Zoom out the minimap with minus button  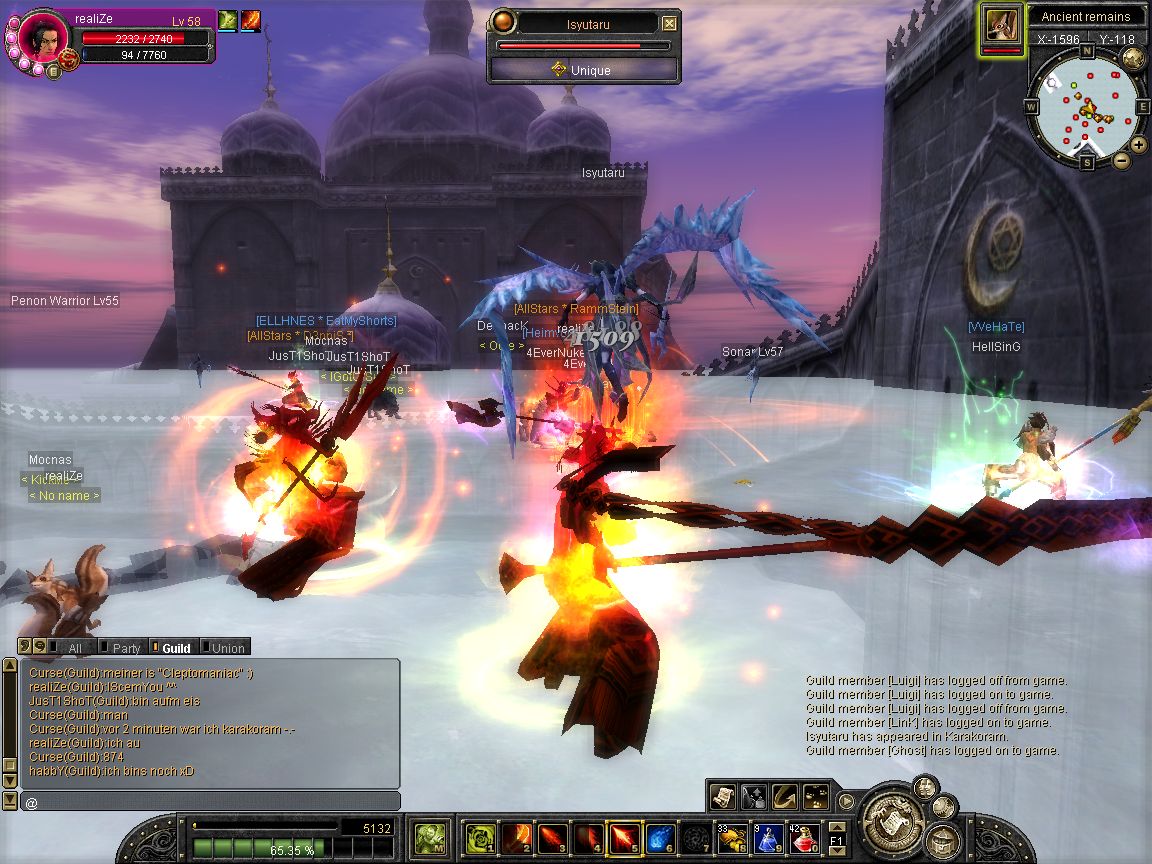(1121, 160)
